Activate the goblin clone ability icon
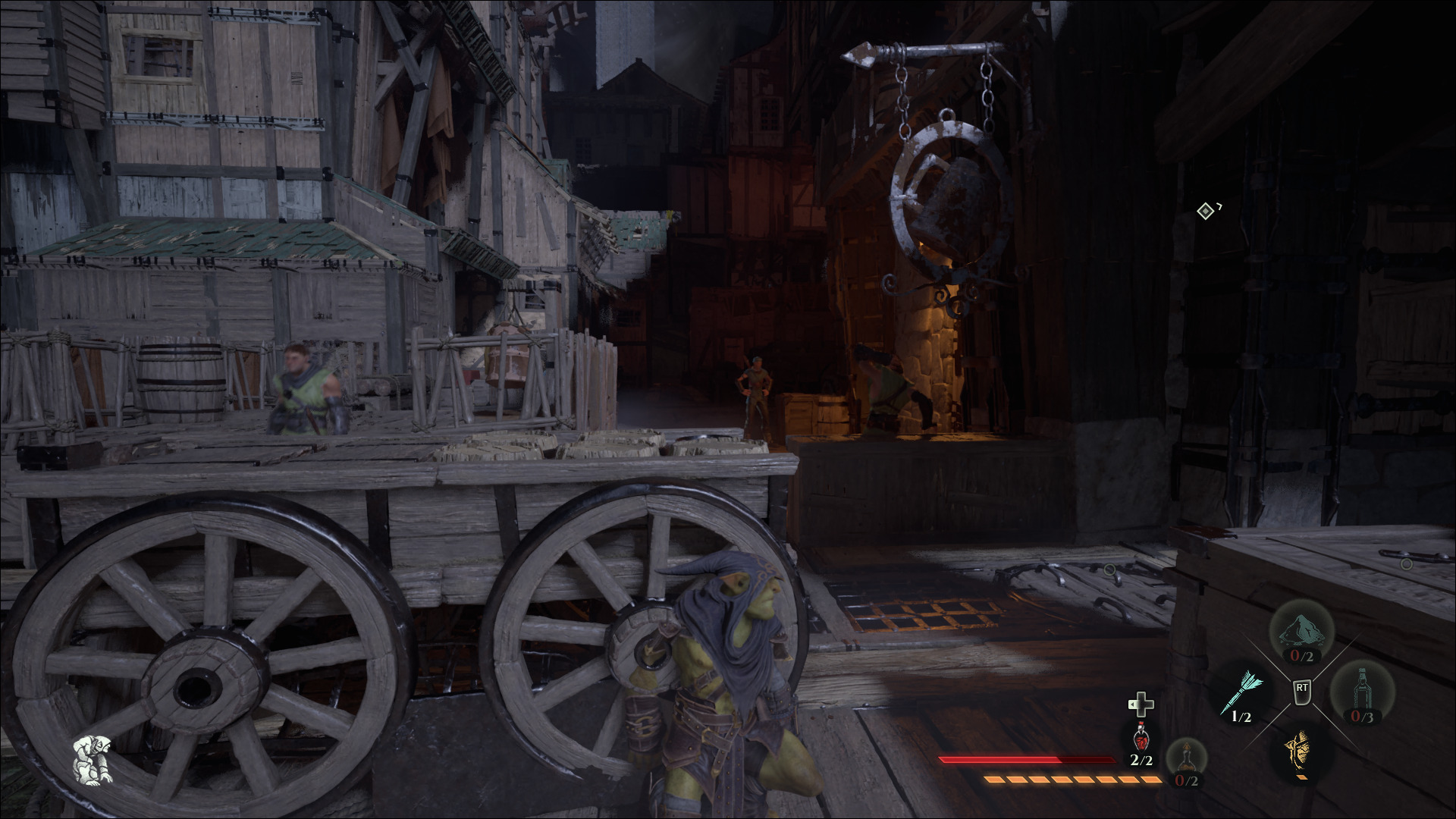This screenshot has height=819, width=1456. coord(1301,751)
